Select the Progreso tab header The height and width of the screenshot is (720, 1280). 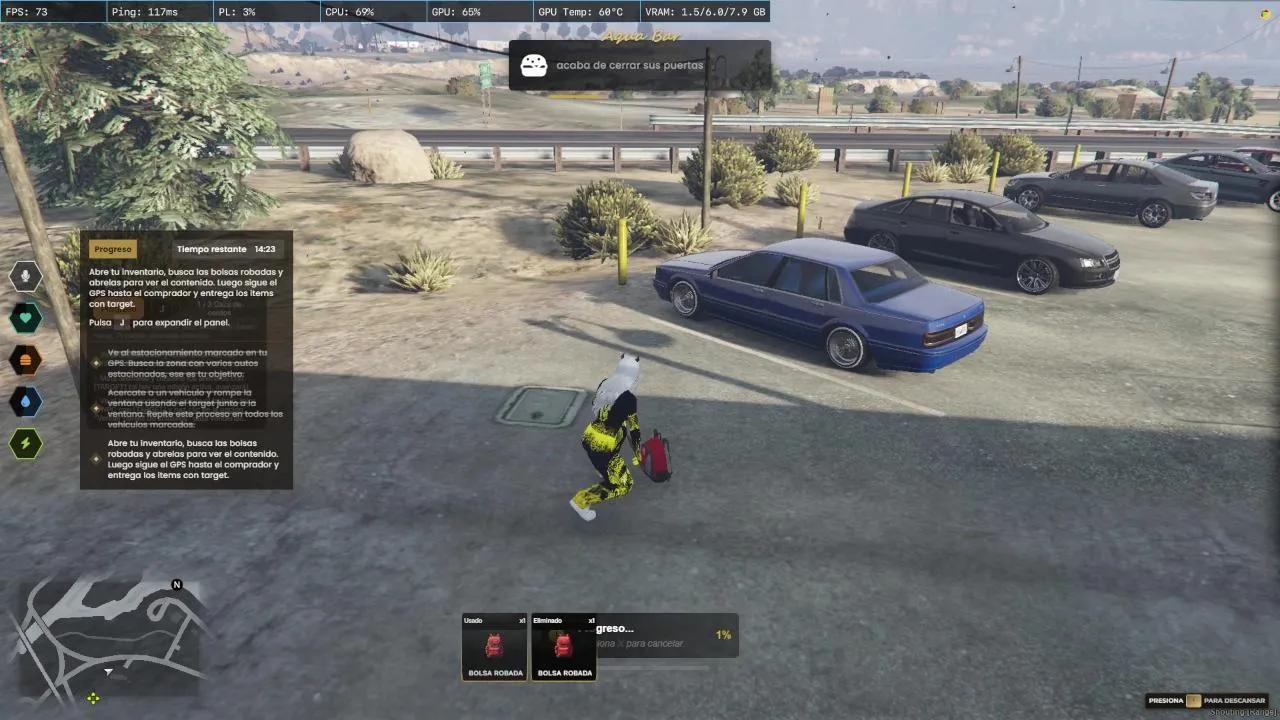[x=112, y=248]
